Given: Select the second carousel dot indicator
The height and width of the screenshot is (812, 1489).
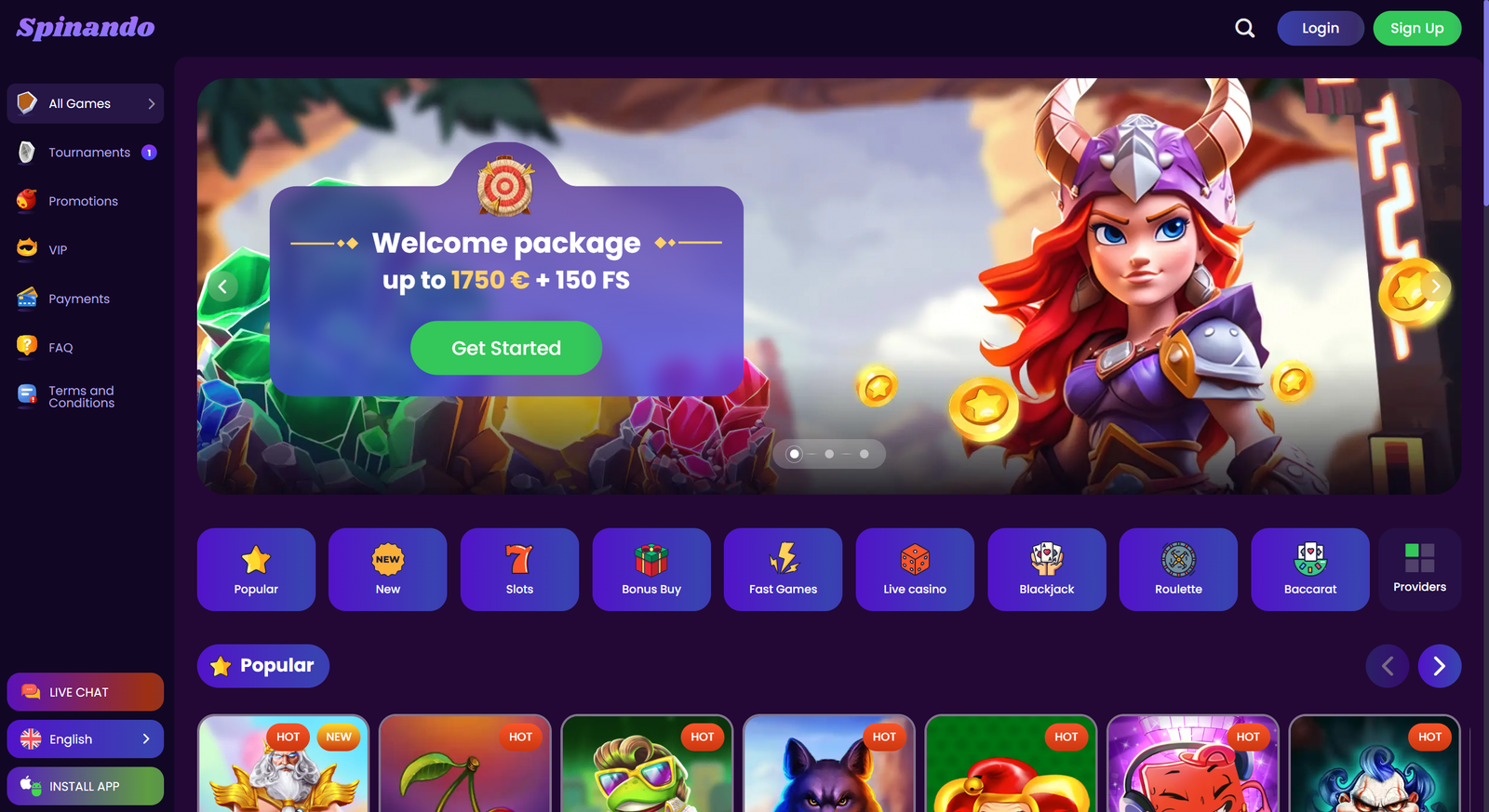Looking at the screenshot, I should coord(828,454).
